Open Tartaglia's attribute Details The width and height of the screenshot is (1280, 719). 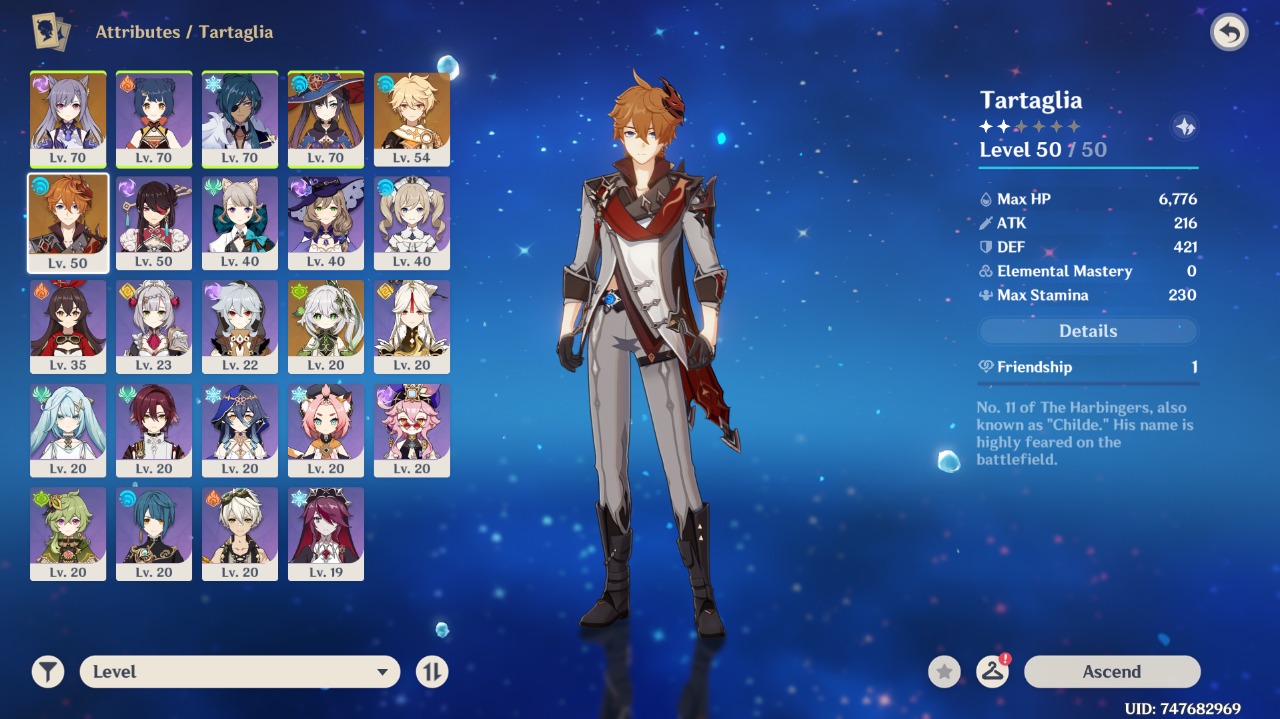point(1087,331)
